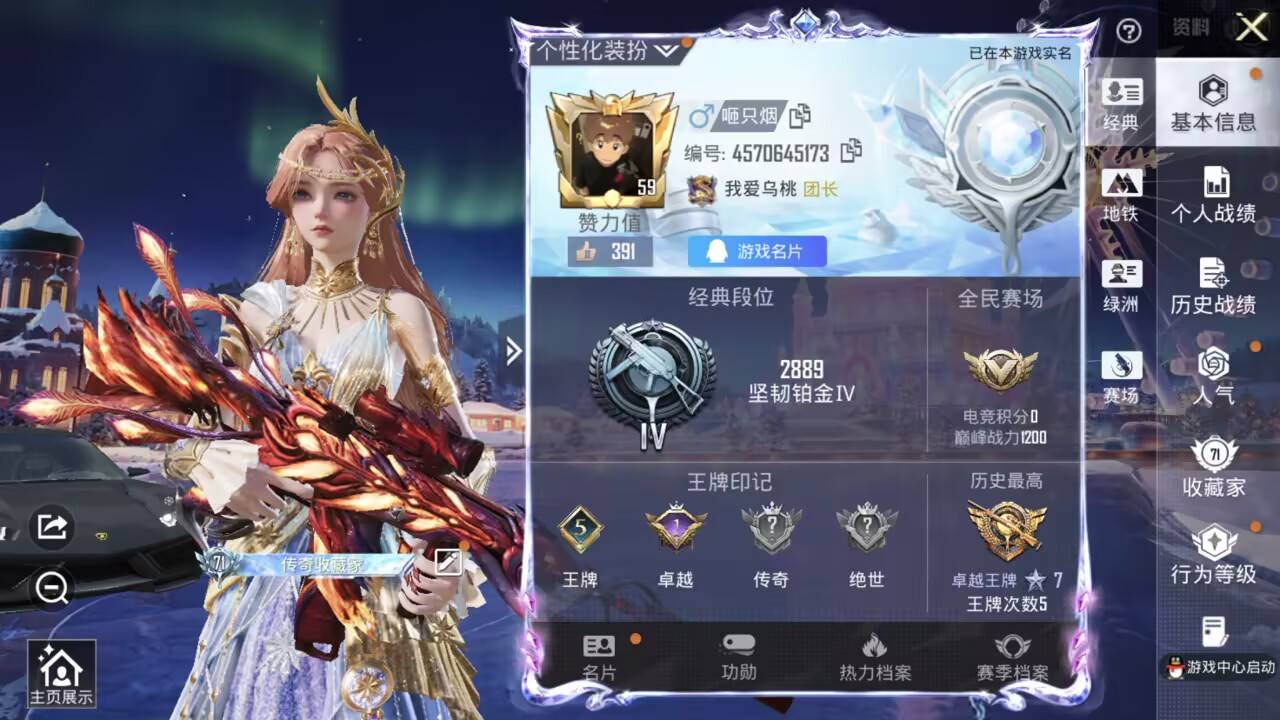Open the 行为等级 (Behavior Level) icon
This screenshot has height=720, width=1280.
point(1214,548)
